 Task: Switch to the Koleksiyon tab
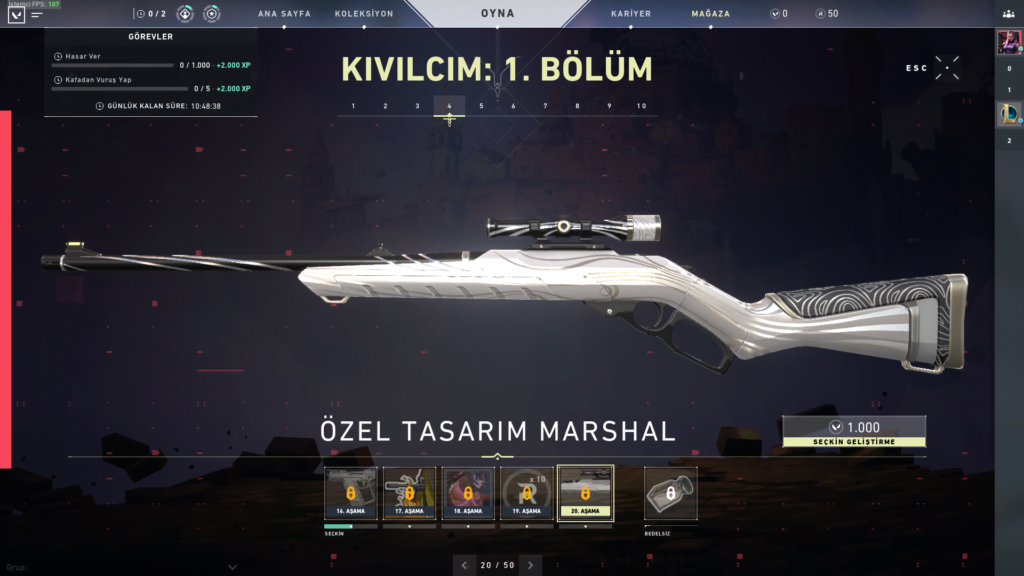click(364, 14)
